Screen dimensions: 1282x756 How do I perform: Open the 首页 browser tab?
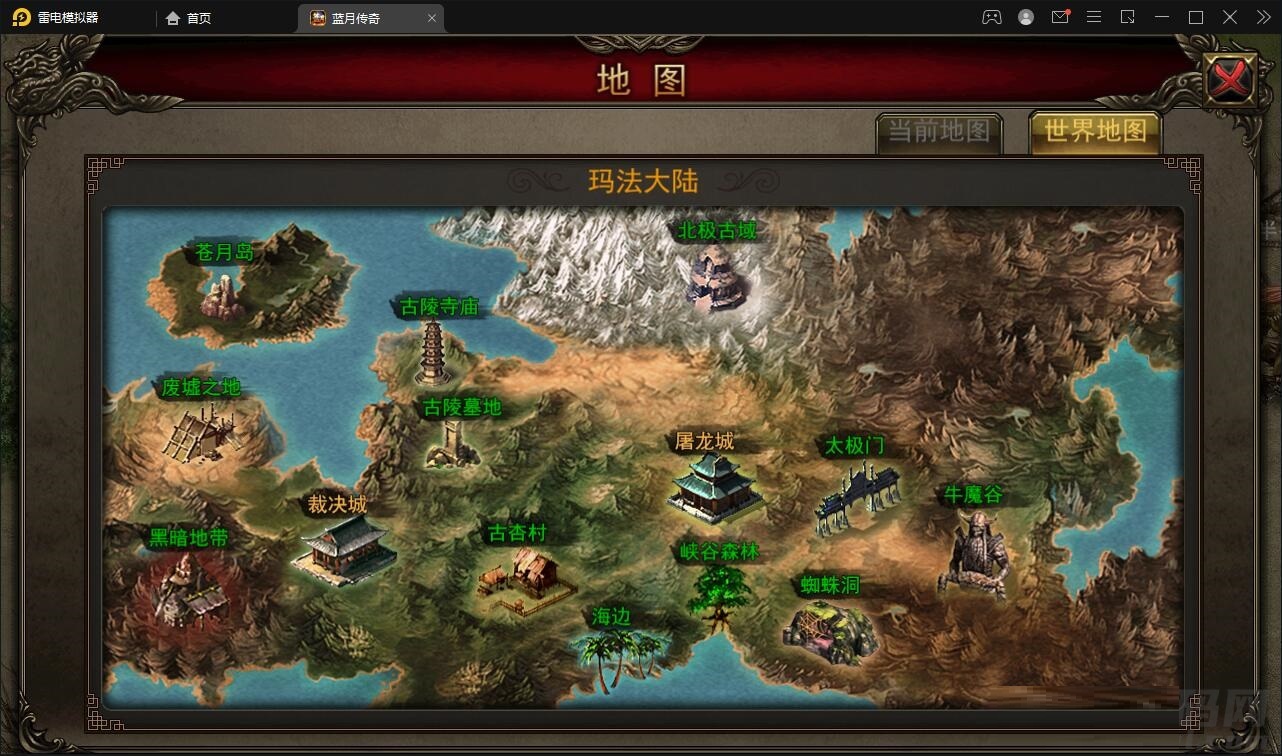[187, 17]
